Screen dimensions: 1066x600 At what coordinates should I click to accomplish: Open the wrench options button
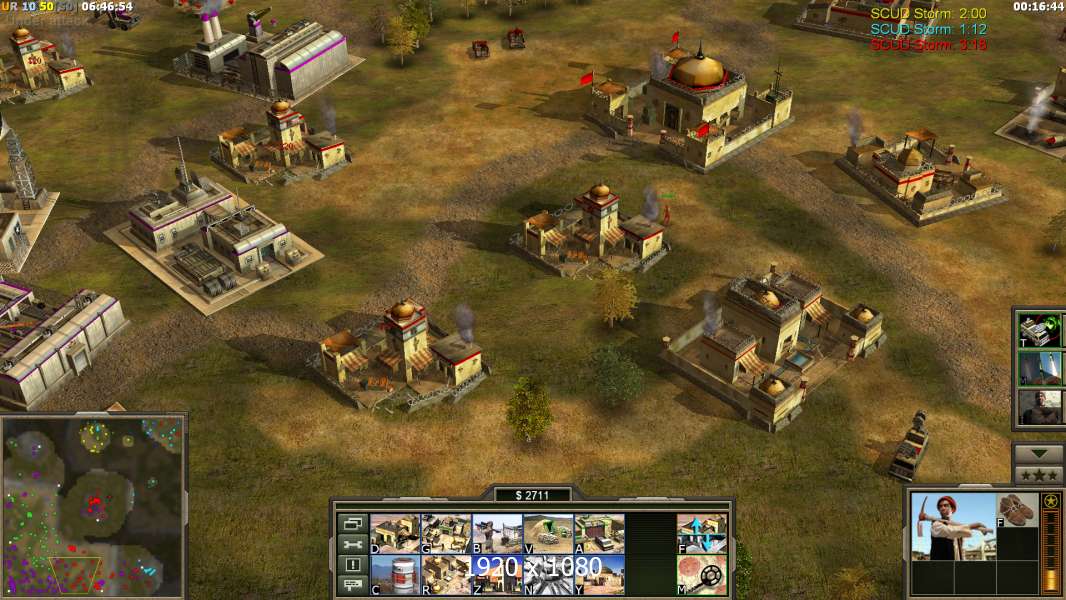coord(353,544)
